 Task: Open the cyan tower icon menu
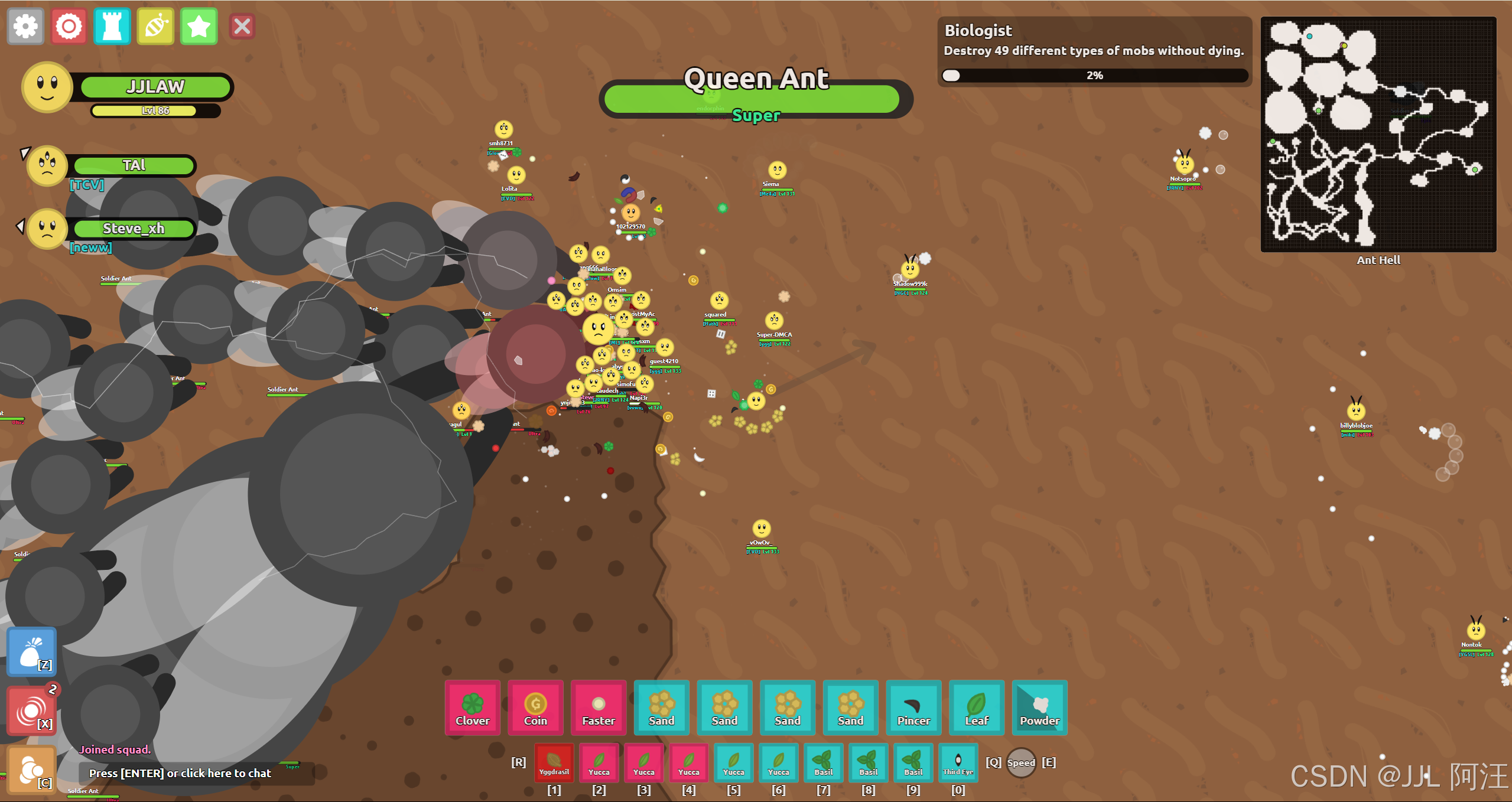[x=112, y=27]
